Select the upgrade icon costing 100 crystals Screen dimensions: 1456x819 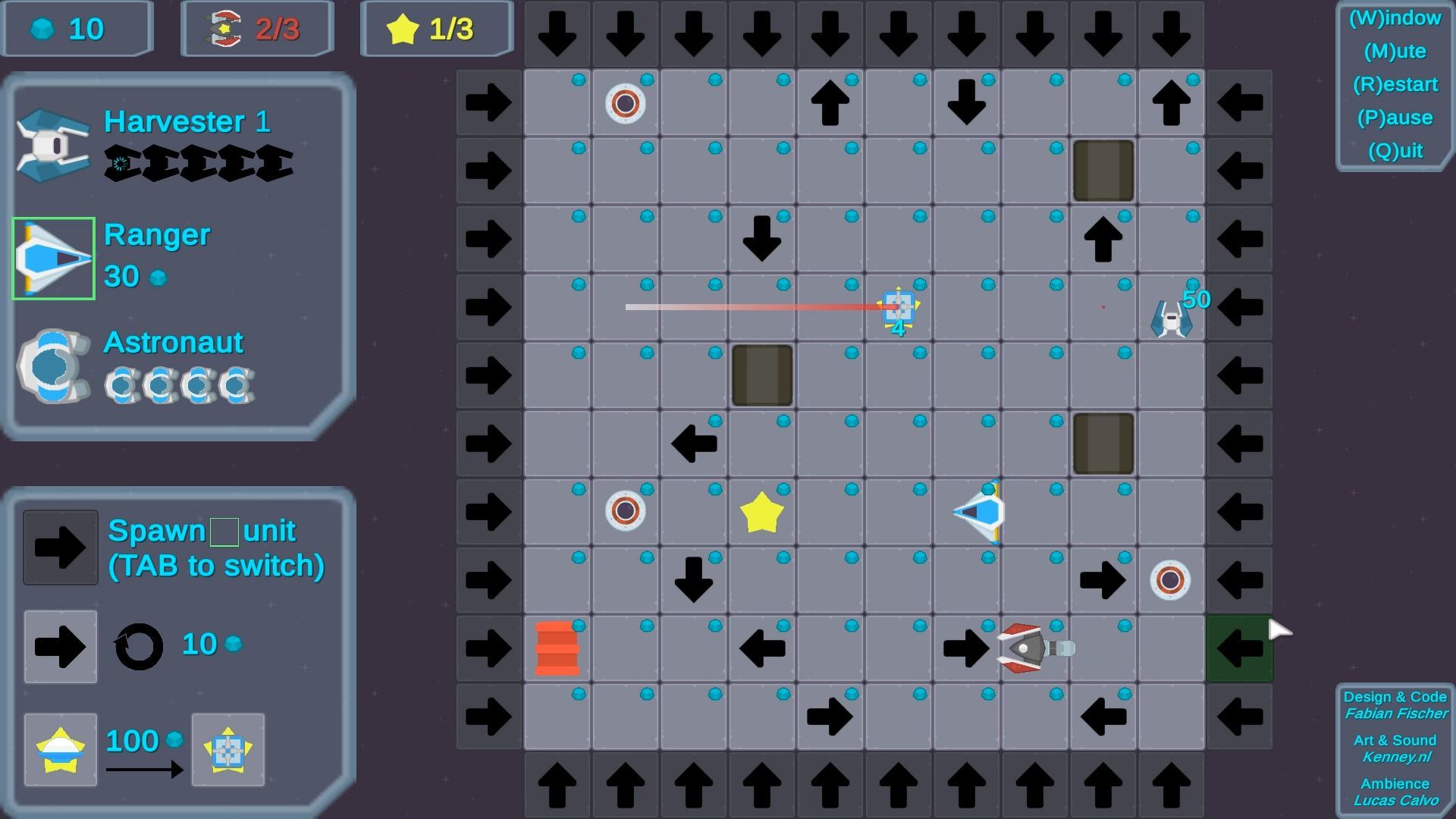[x=60, y=749]
